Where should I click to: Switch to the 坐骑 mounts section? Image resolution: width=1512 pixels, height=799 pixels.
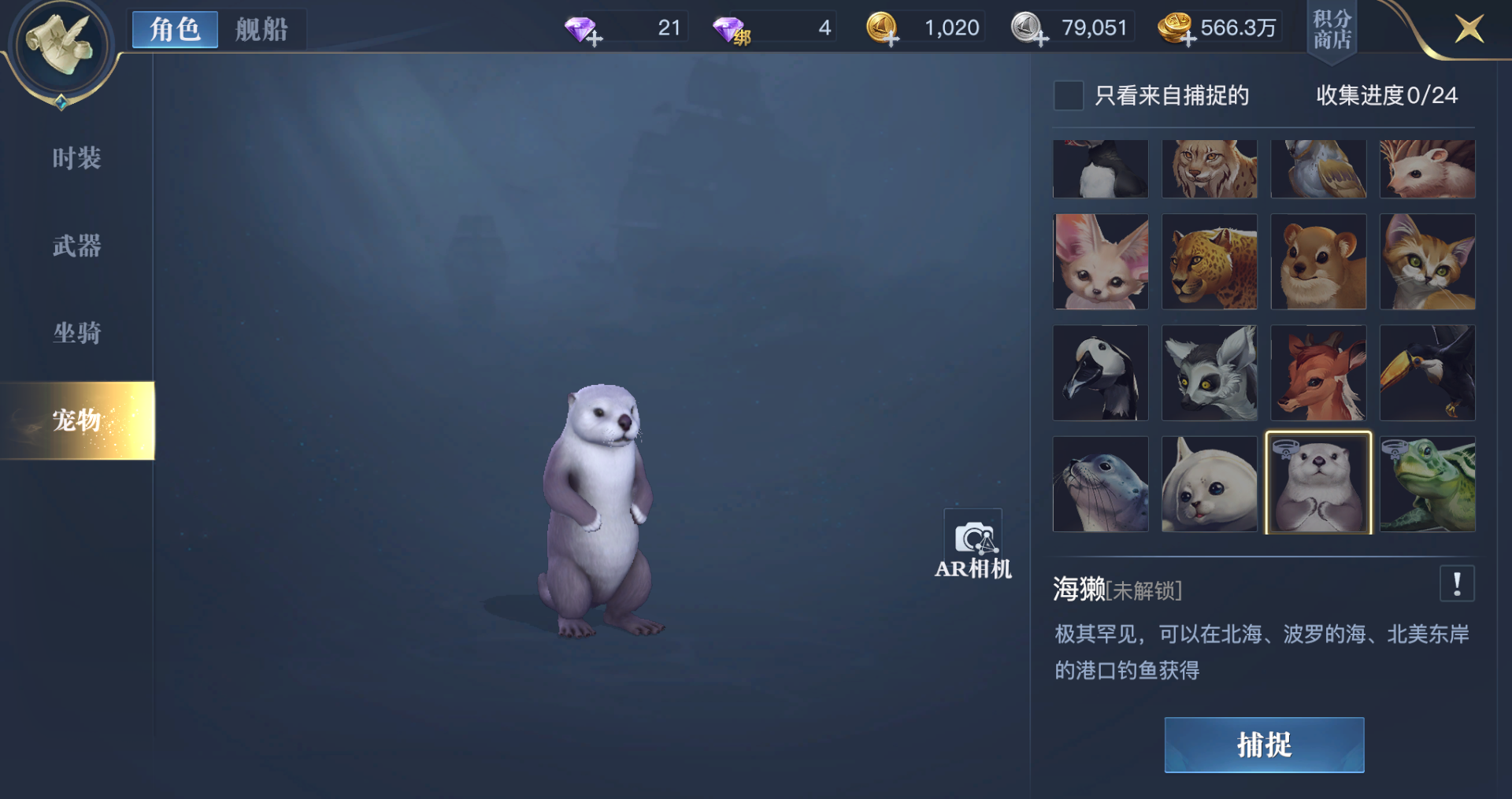76,333
